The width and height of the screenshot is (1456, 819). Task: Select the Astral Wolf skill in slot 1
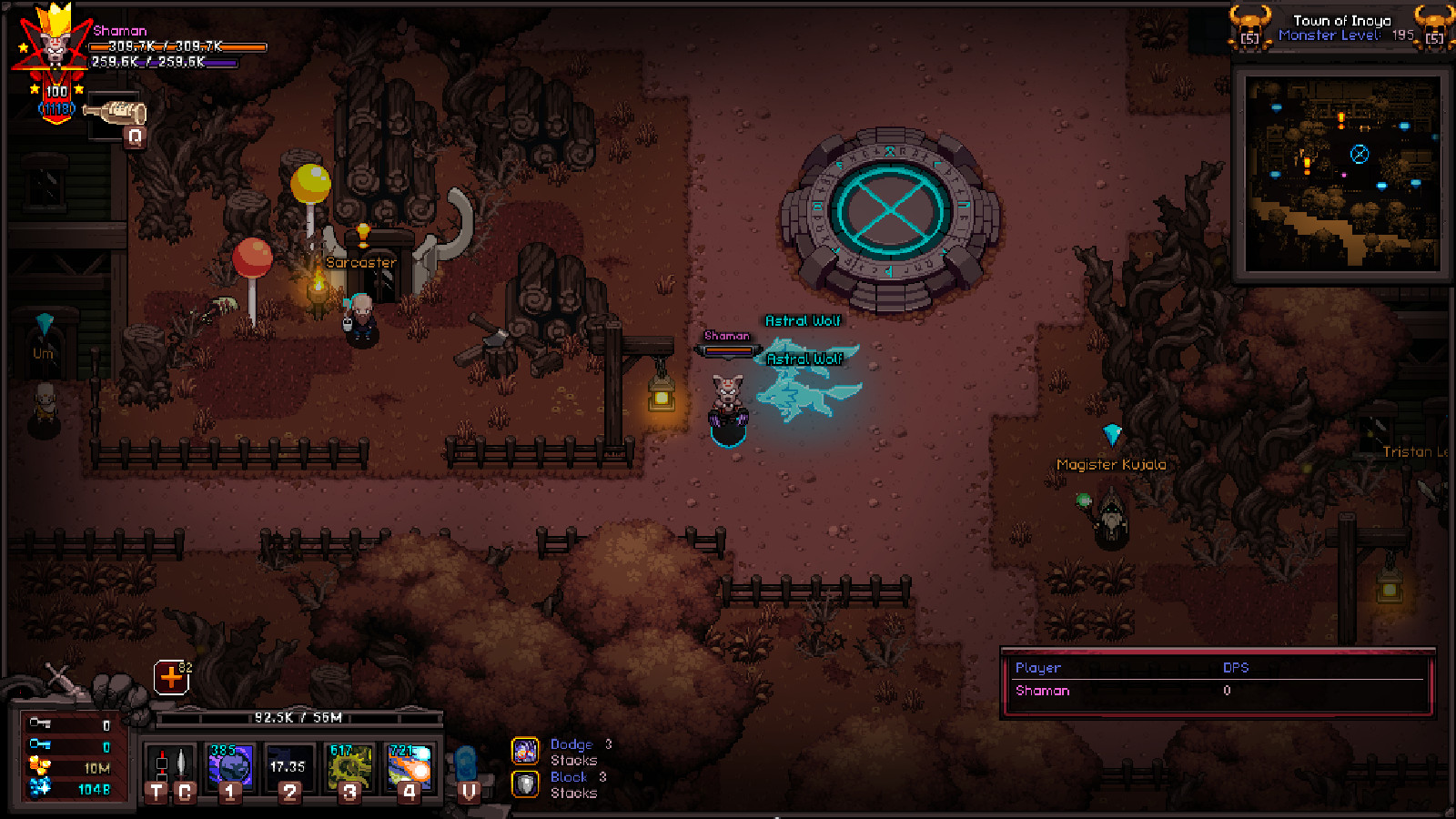coord(229,764)
